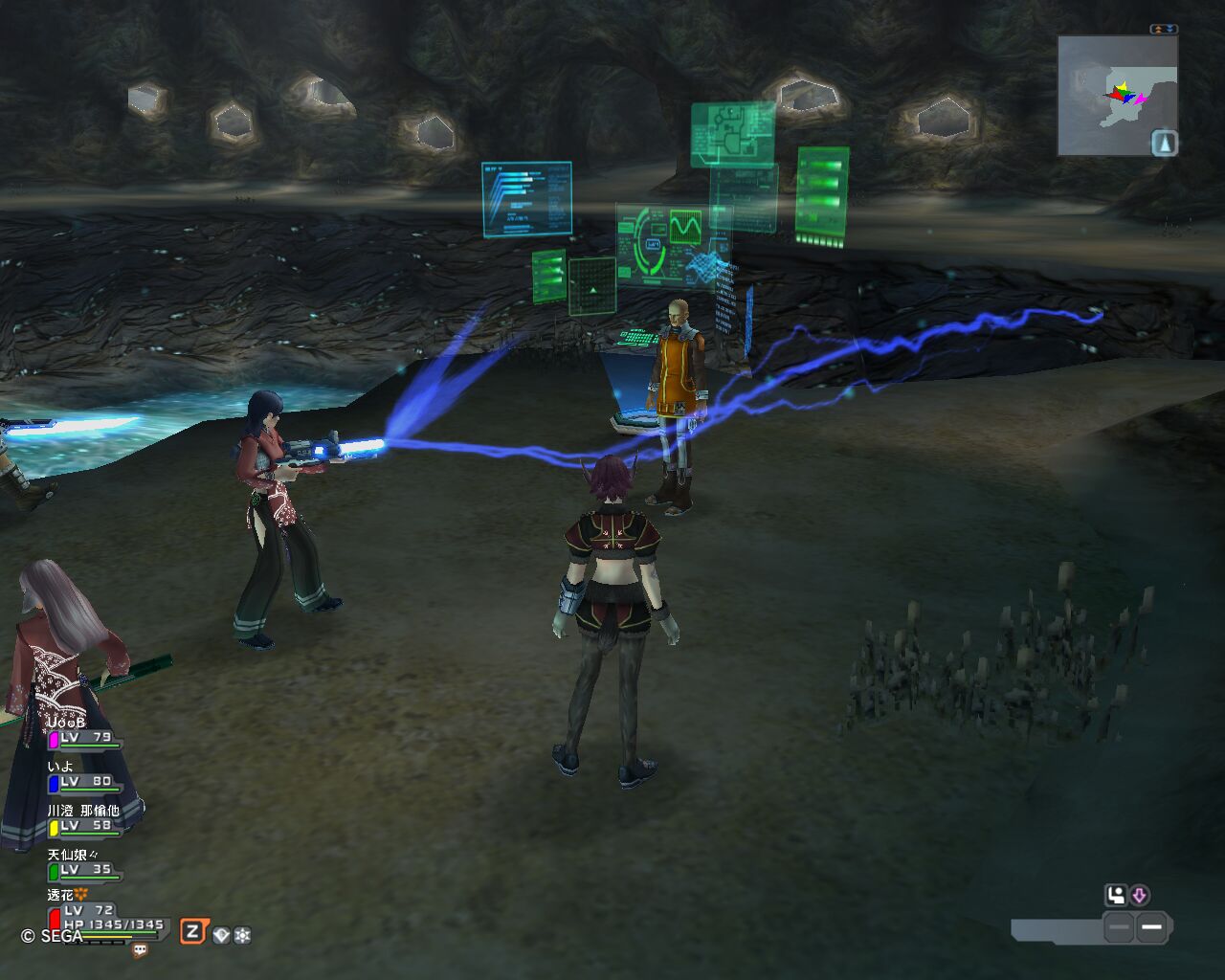Screen dimensions: 1225x980
Task: Select the dimmed left action palette slot
Action: tap(1118, 927)
